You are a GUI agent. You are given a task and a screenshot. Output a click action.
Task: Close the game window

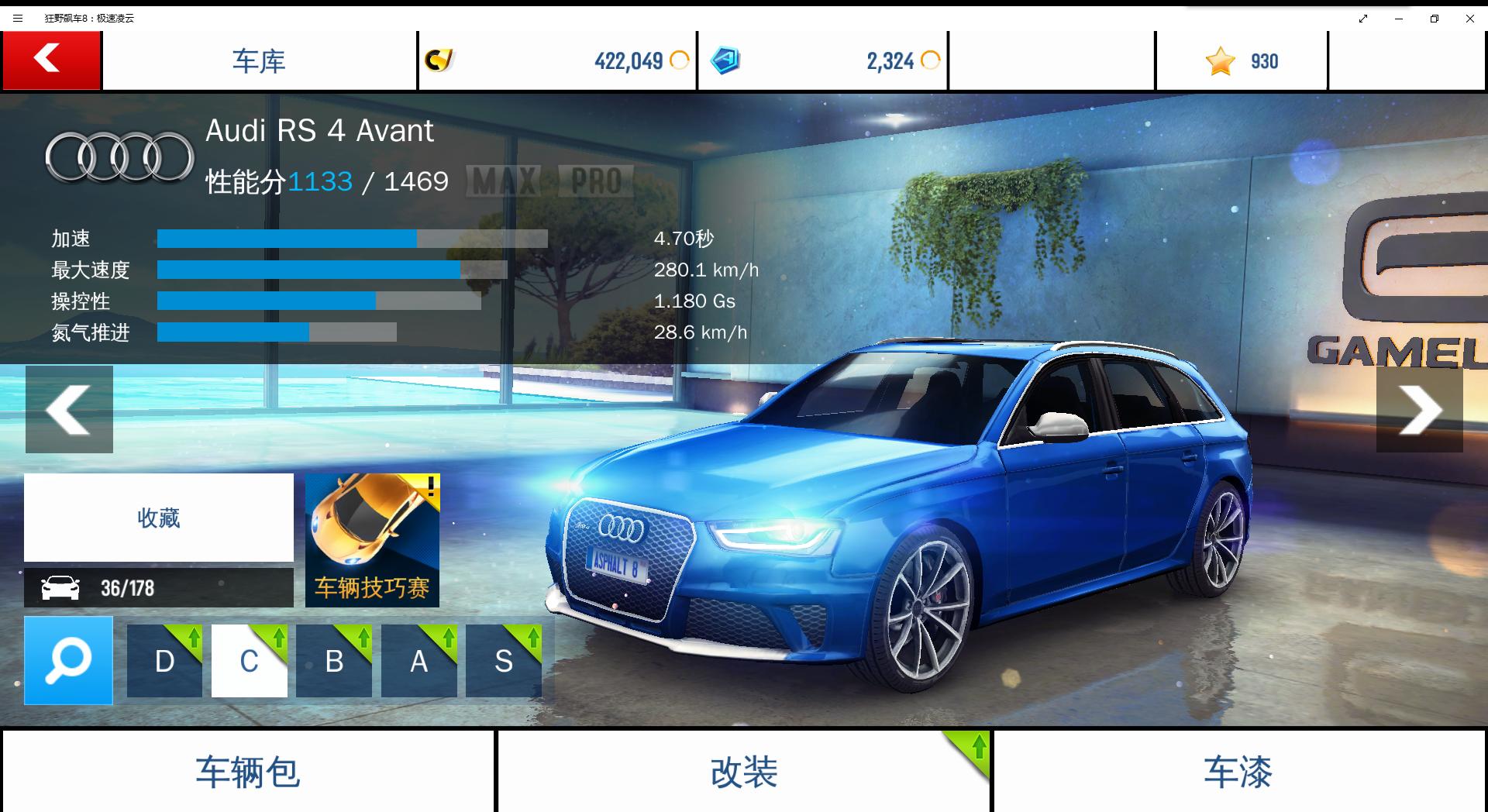(x=1469, y=18)
